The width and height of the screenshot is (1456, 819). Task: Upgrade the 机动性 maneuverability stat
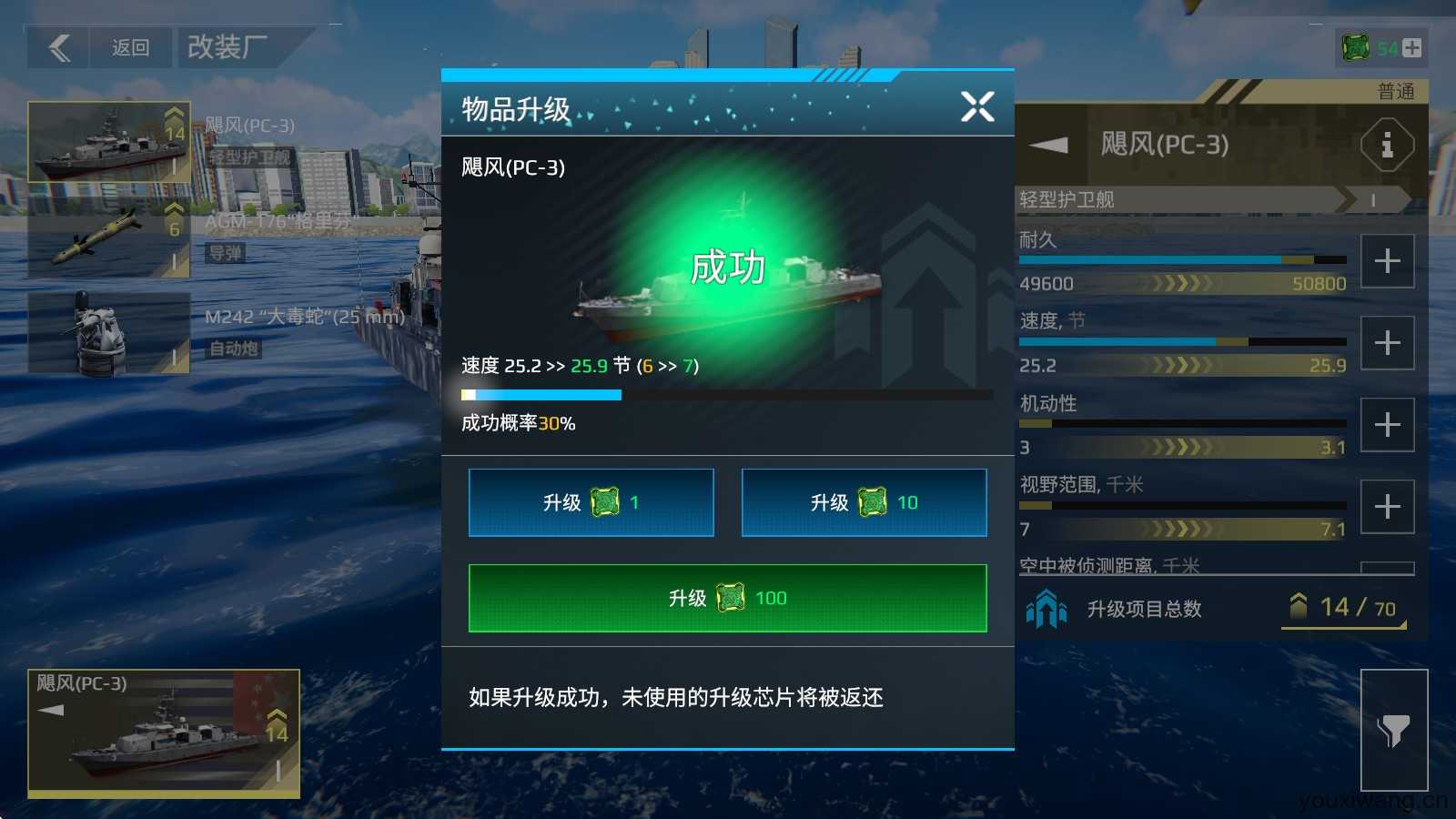[1387, 425]
